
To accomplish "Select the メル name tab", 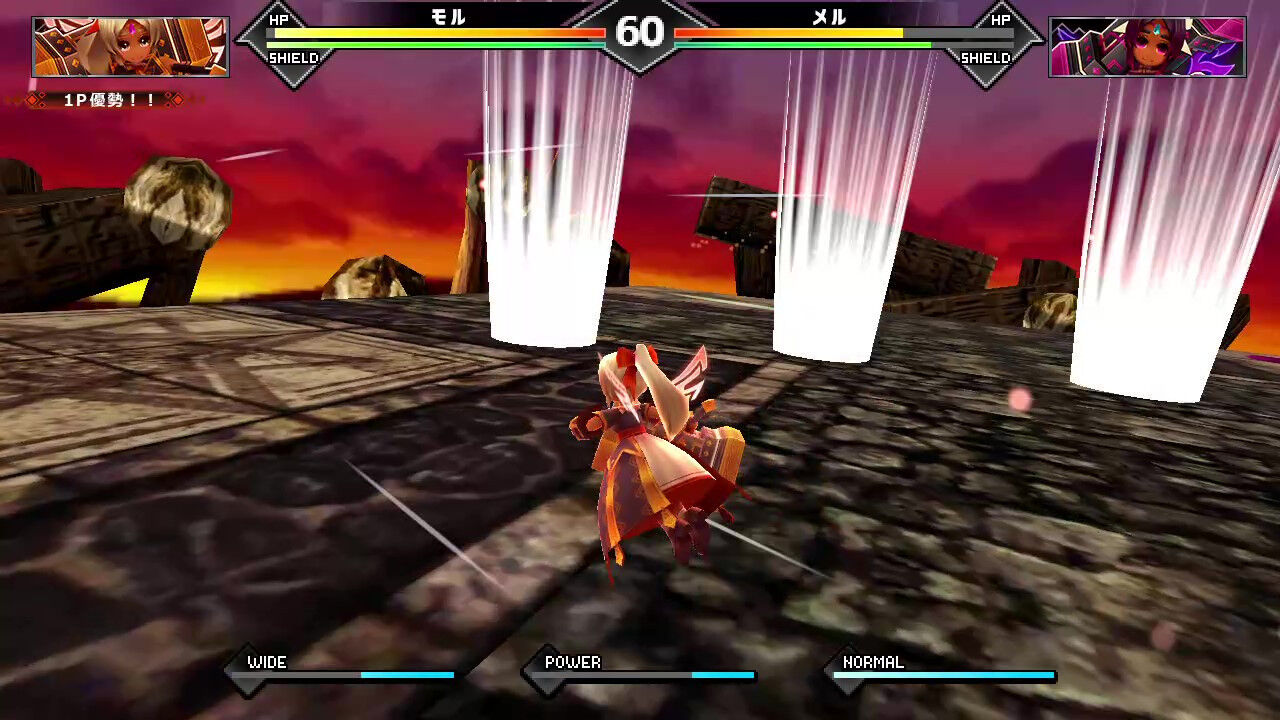I will [x=827, y=18].
